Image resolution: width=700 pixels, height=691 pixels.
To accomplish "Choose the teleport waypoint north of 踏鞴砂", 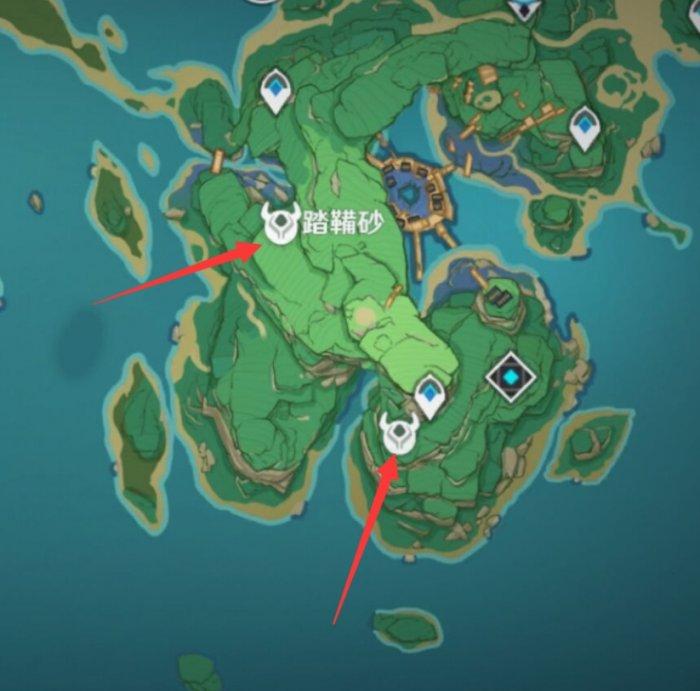I will pyautogui.click(x=277, y=92).
